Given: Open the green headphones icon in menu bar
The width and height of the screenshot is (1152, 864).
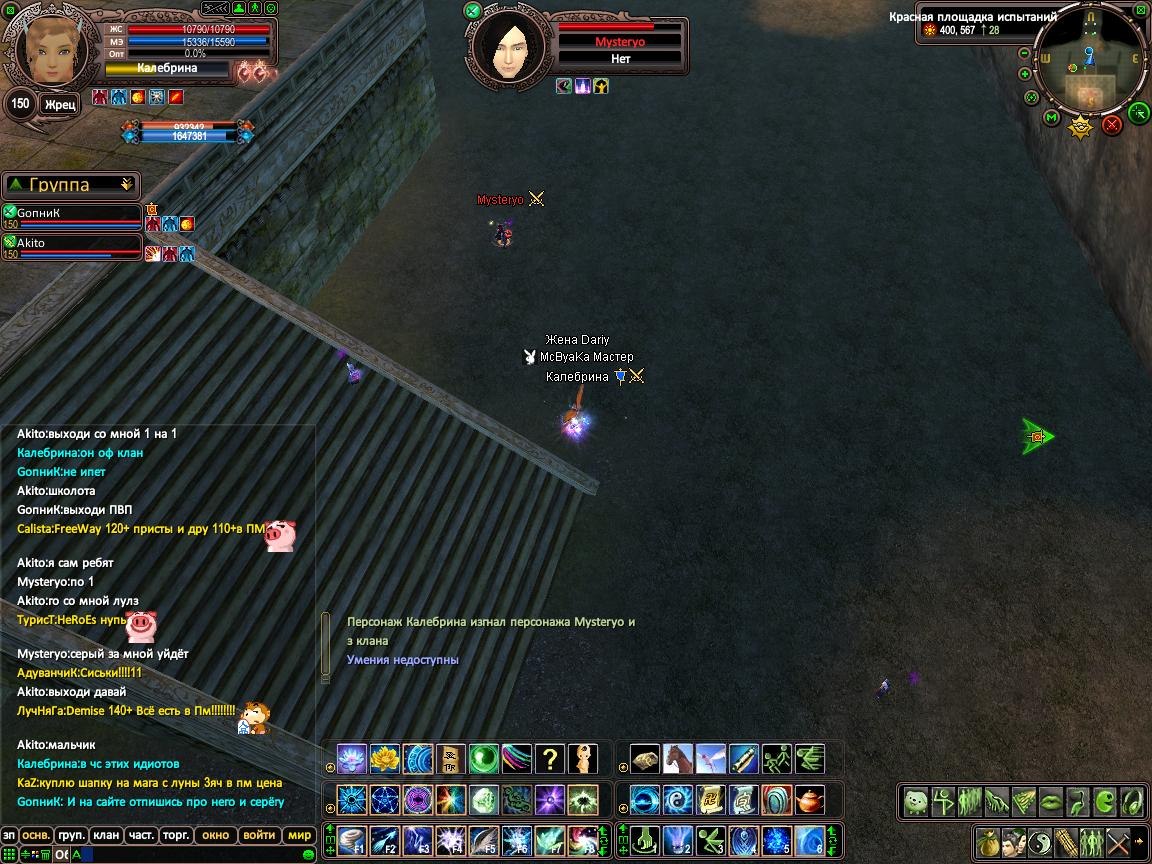Looking at the screenshot, I should point(1131,801).
